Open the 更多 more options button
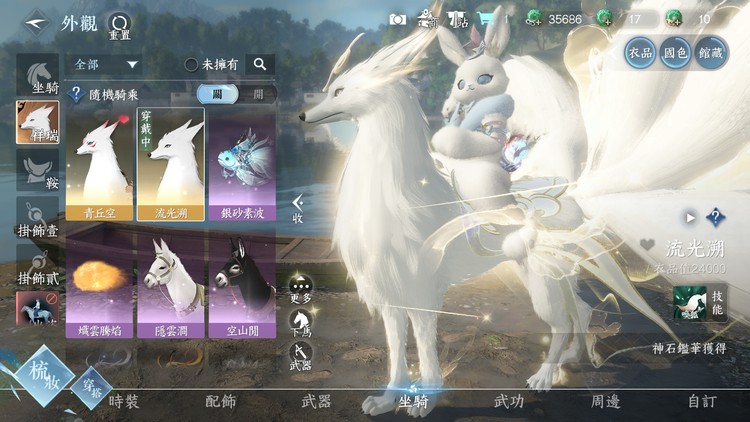Screen dimensions: 750x422 [300, 289]
